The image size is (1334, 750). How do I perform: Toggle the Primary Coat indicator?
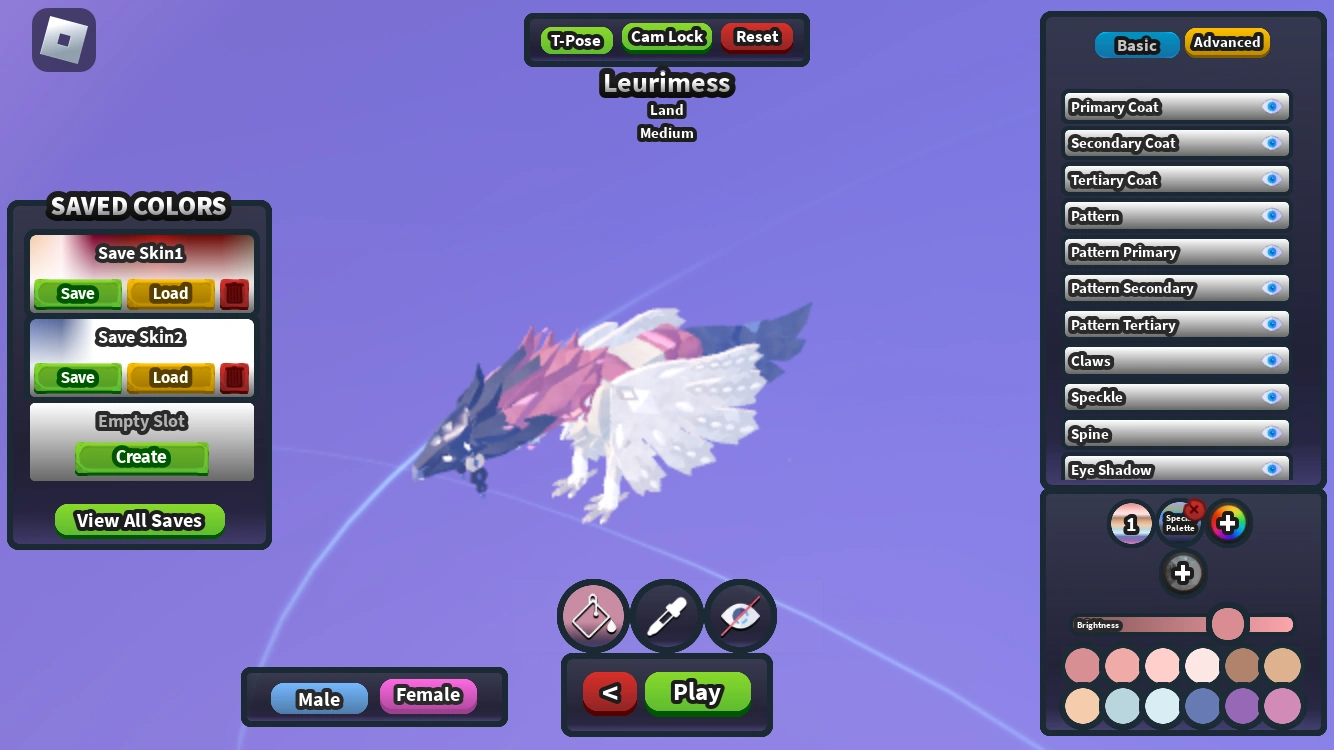1273,106
